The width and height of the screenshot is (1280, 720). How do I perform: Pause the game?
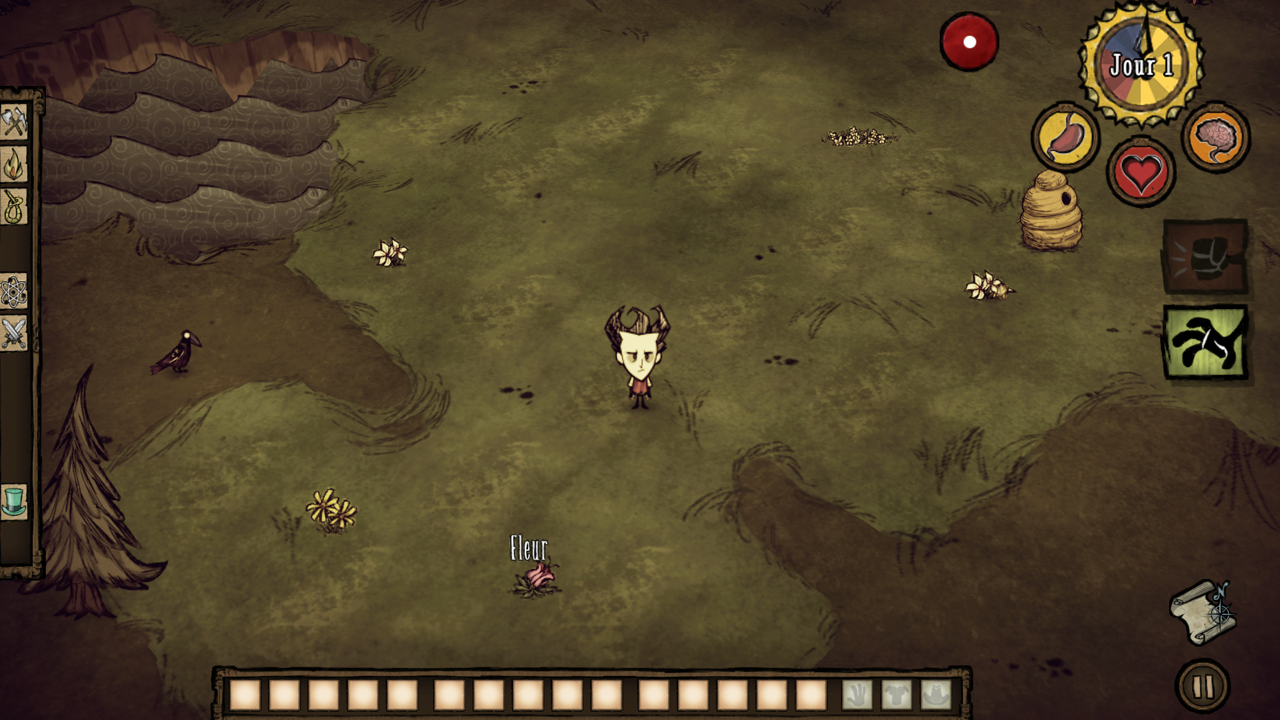click(x=1202, y=687)
